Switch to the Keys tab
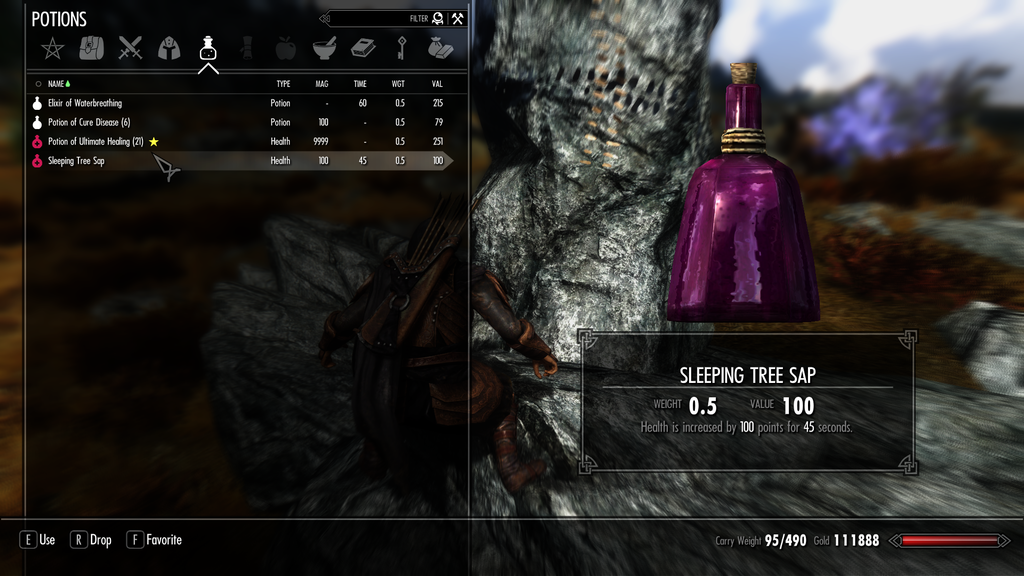Image resolution: width=1024 pixels, height=576 pixels. click(x=400, y=48)
